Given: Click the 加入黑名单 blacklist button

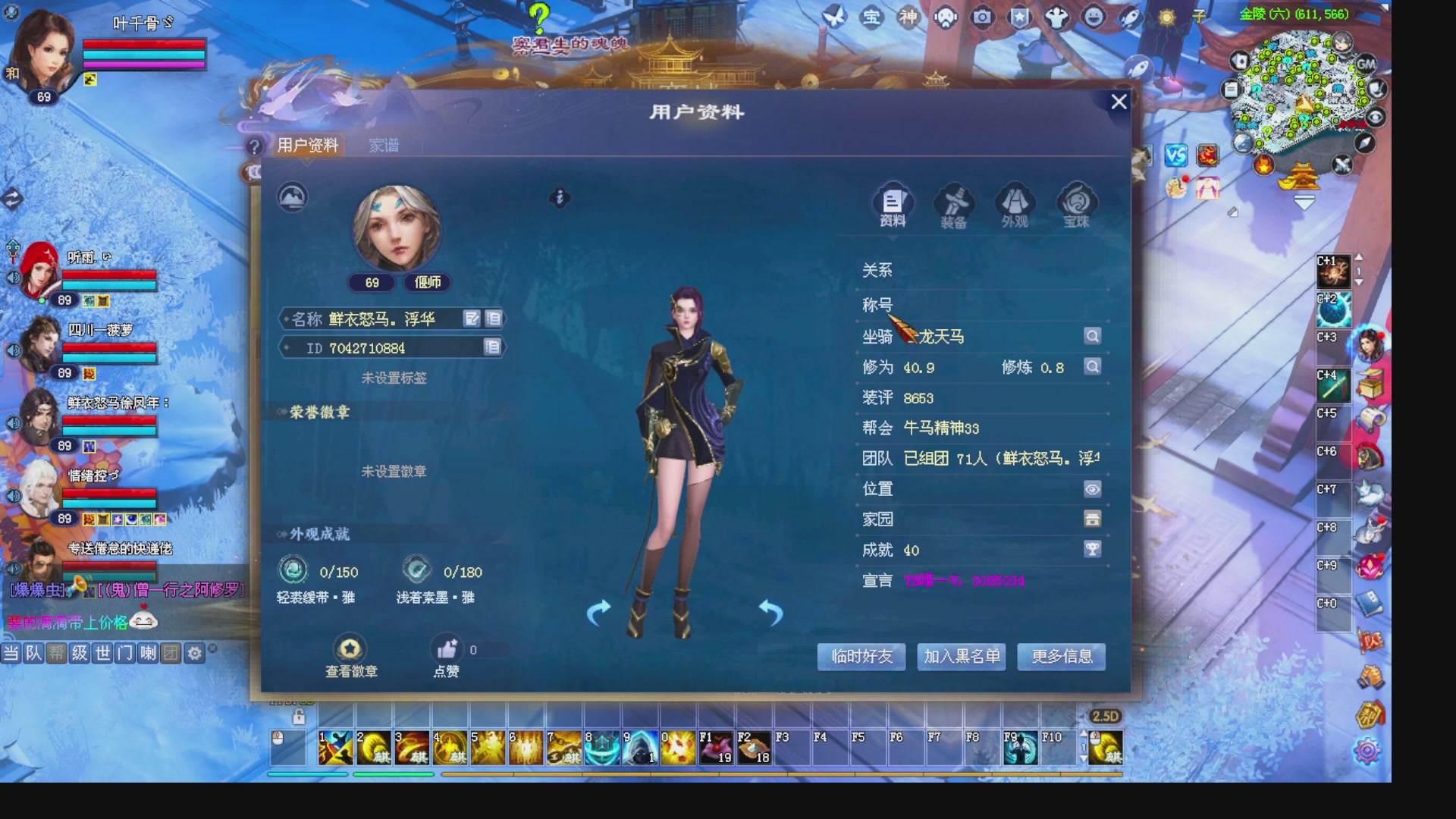Looking at the screenshot, I should [961, 657].
